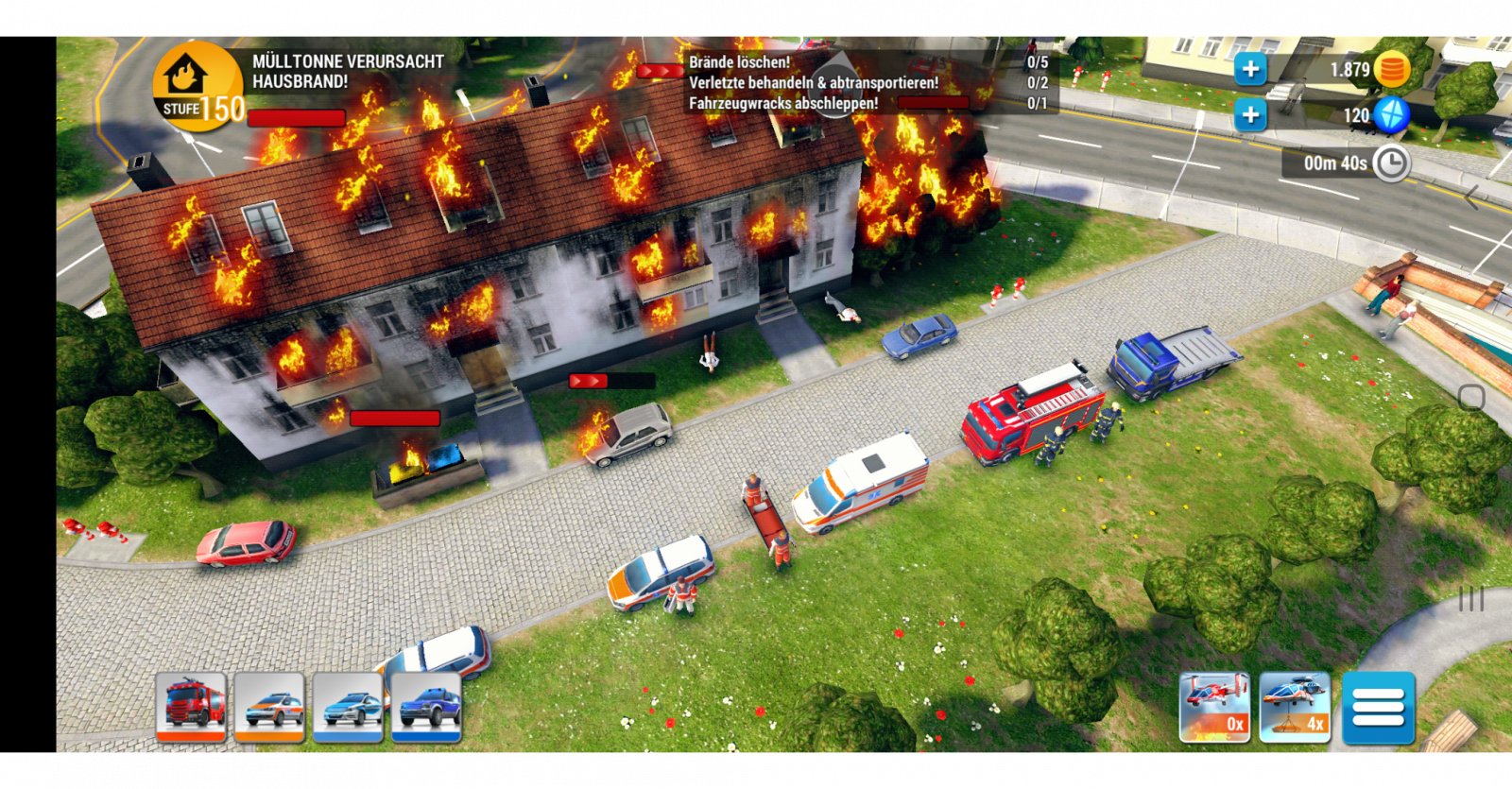
Task: Tap the Android back navigation arrow
Action: (1471, 197)
